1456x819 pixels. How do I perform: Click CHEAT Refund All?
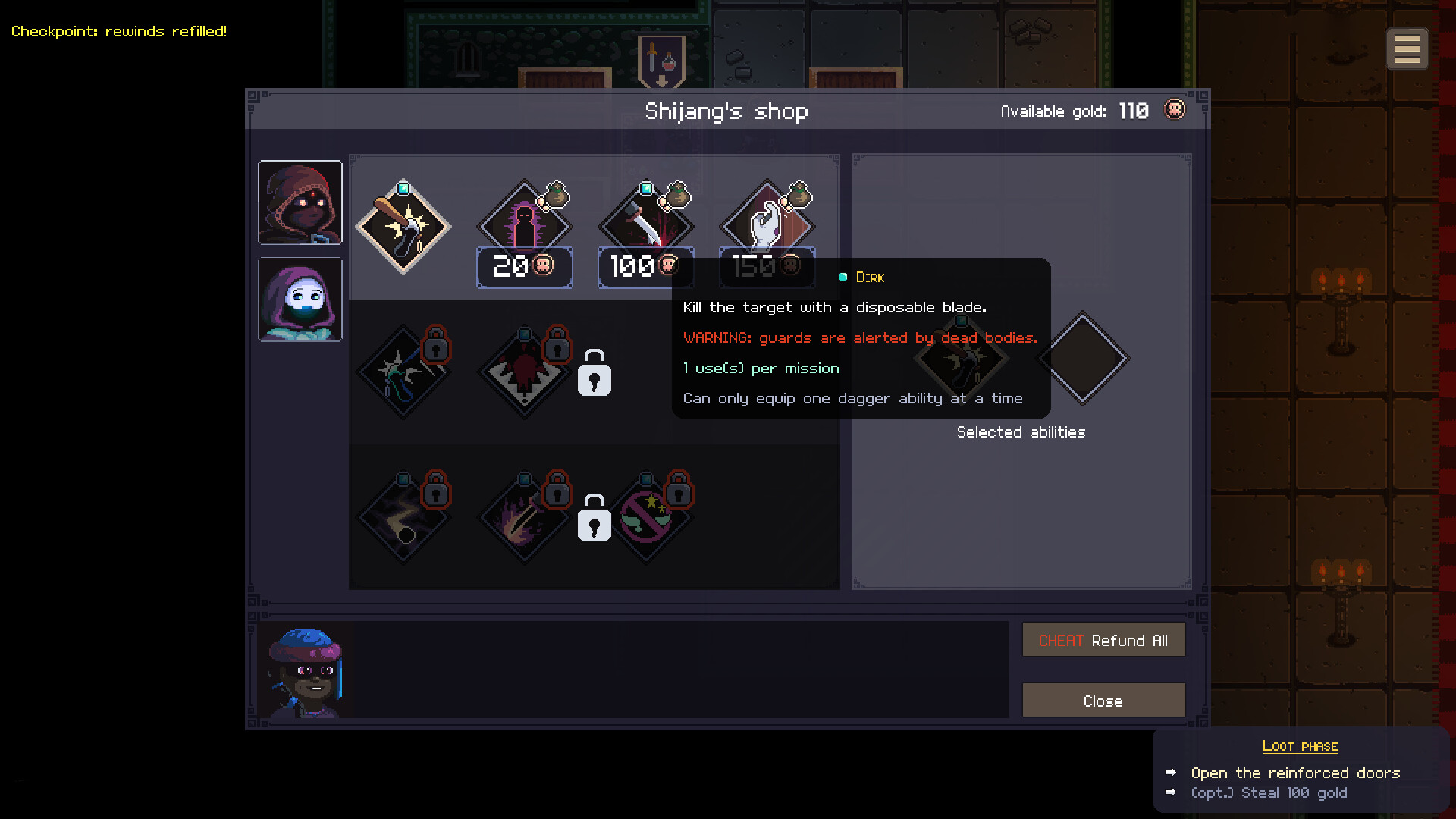click(x=1103, y=639)
